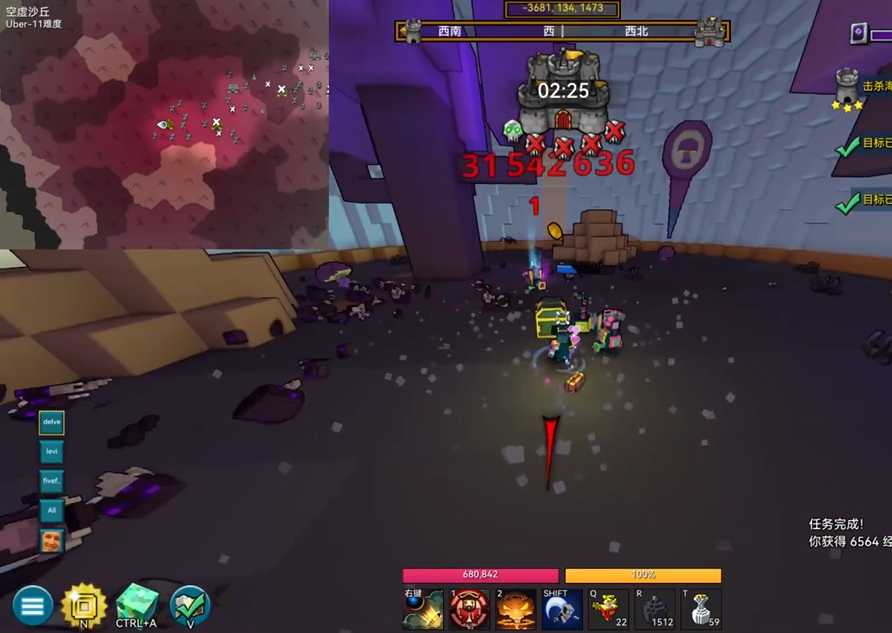Image resolution: width=892 pixels, height=633 pixels.
Task: Open the map checkmark icon labeled V
Action: point(190,604)
